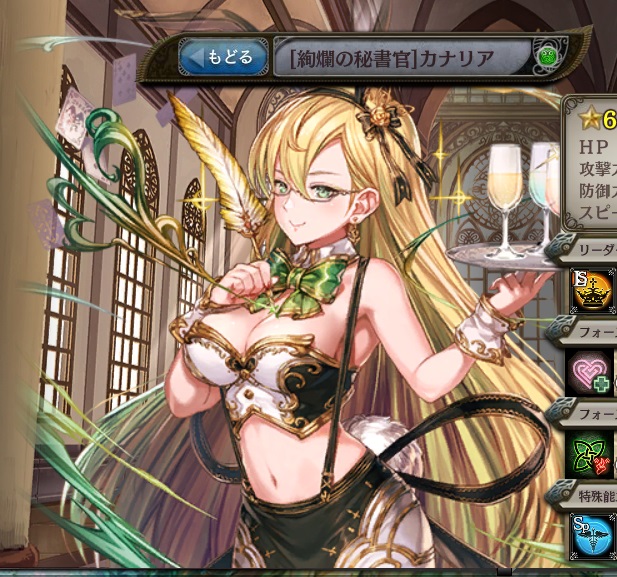This screenshot has height=577, width=617.
Task: View the blue SP special ability icon
Action: coord(592,535)
